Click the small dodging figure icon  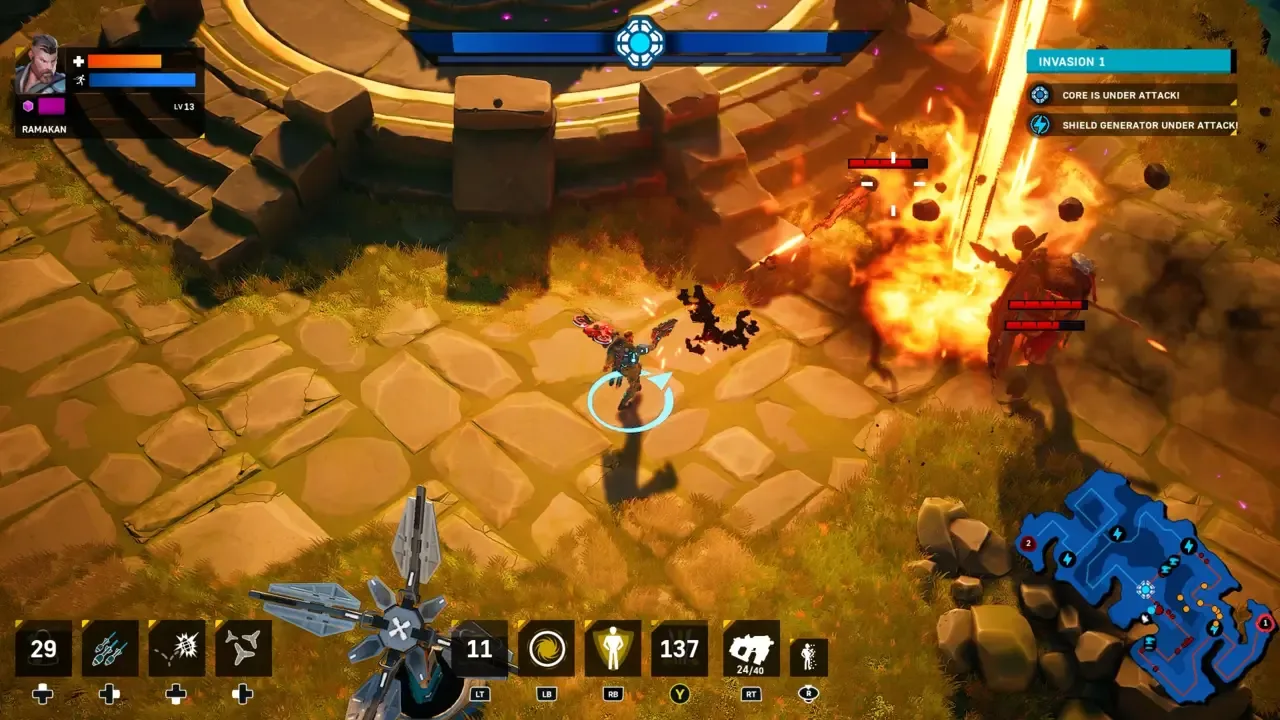pos(808,657)
